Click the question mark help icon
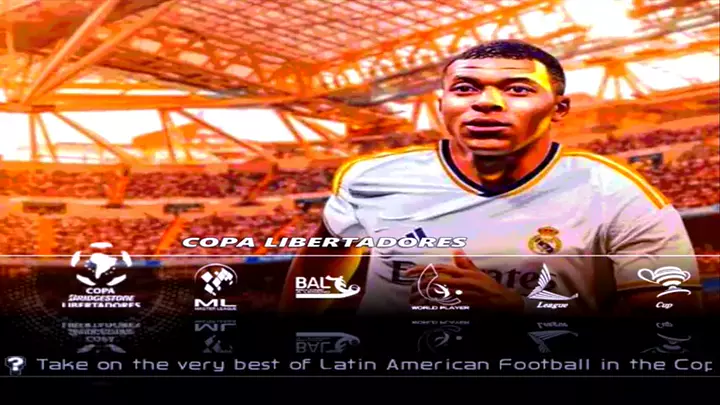 14,365
